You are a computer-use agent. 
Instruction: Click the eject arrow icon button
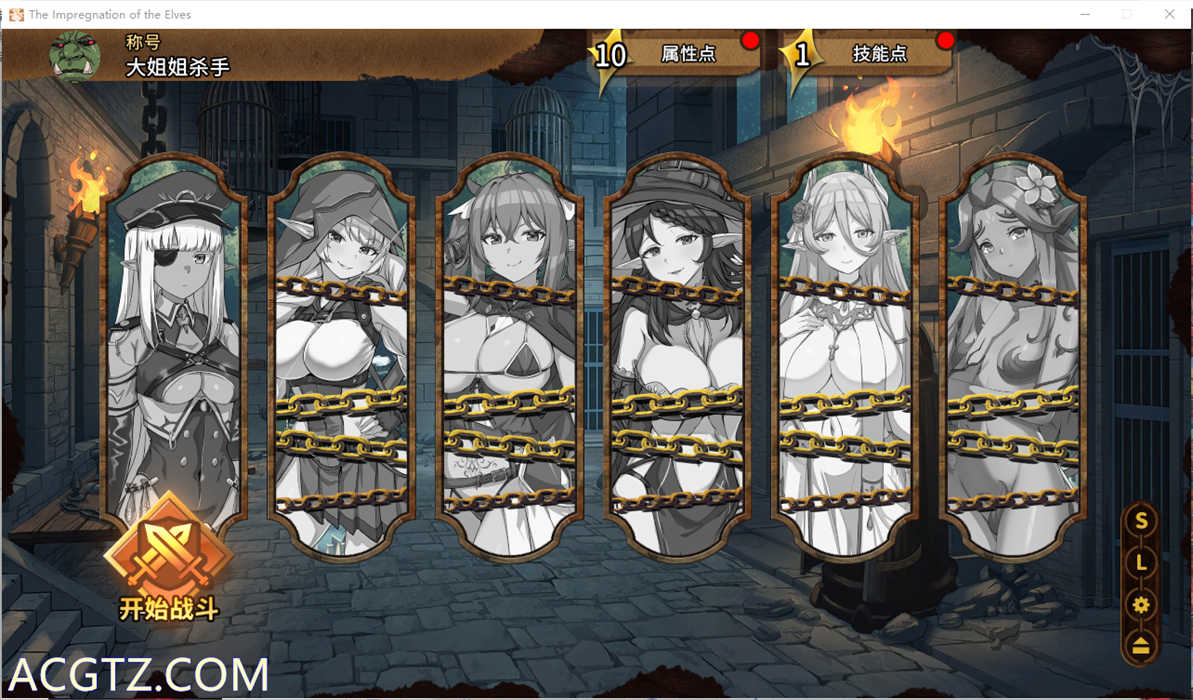point(1141,646)
